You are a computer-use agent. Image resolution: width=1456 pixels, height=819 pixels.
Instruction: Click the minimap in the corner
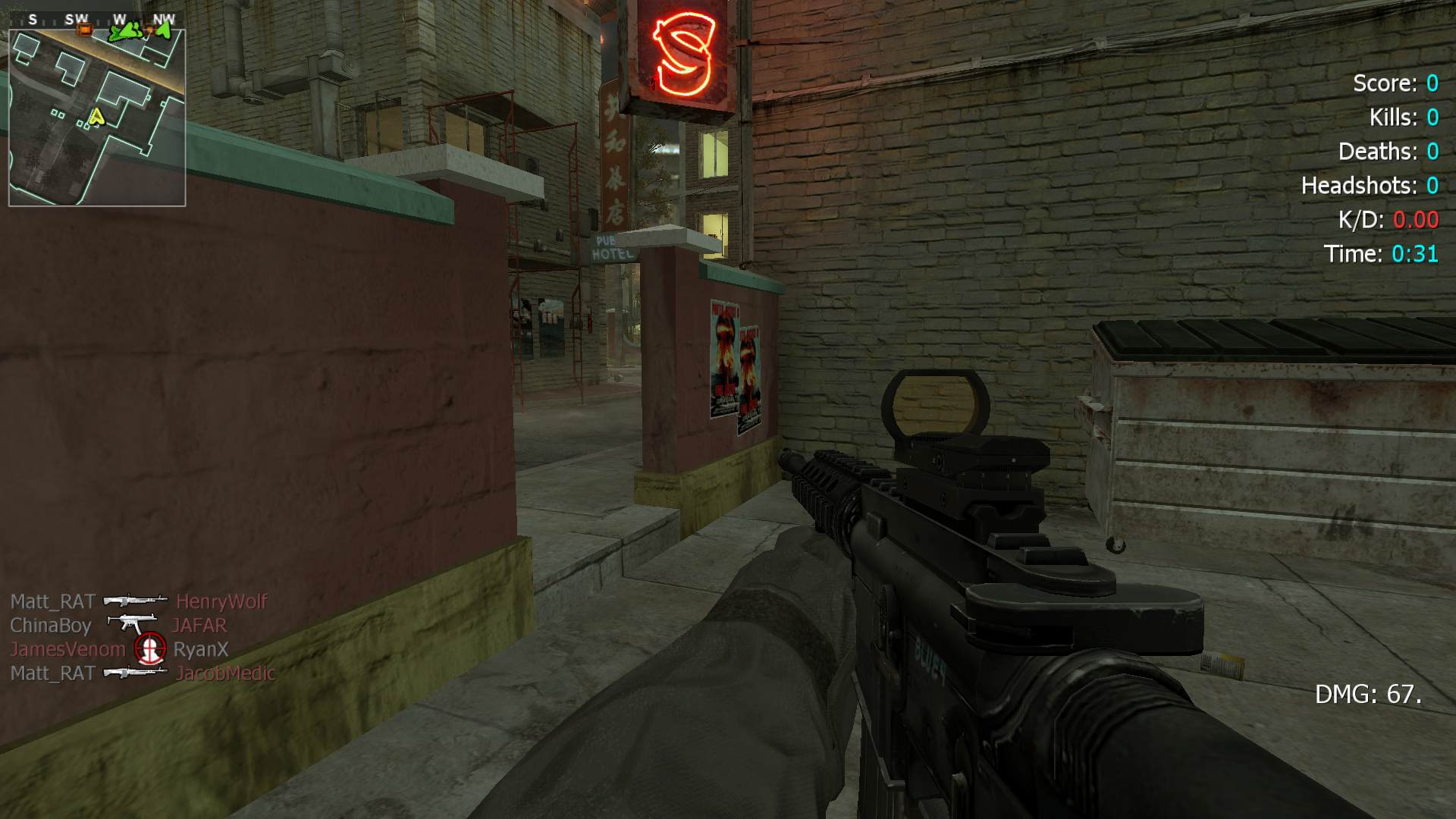point(97,118)
